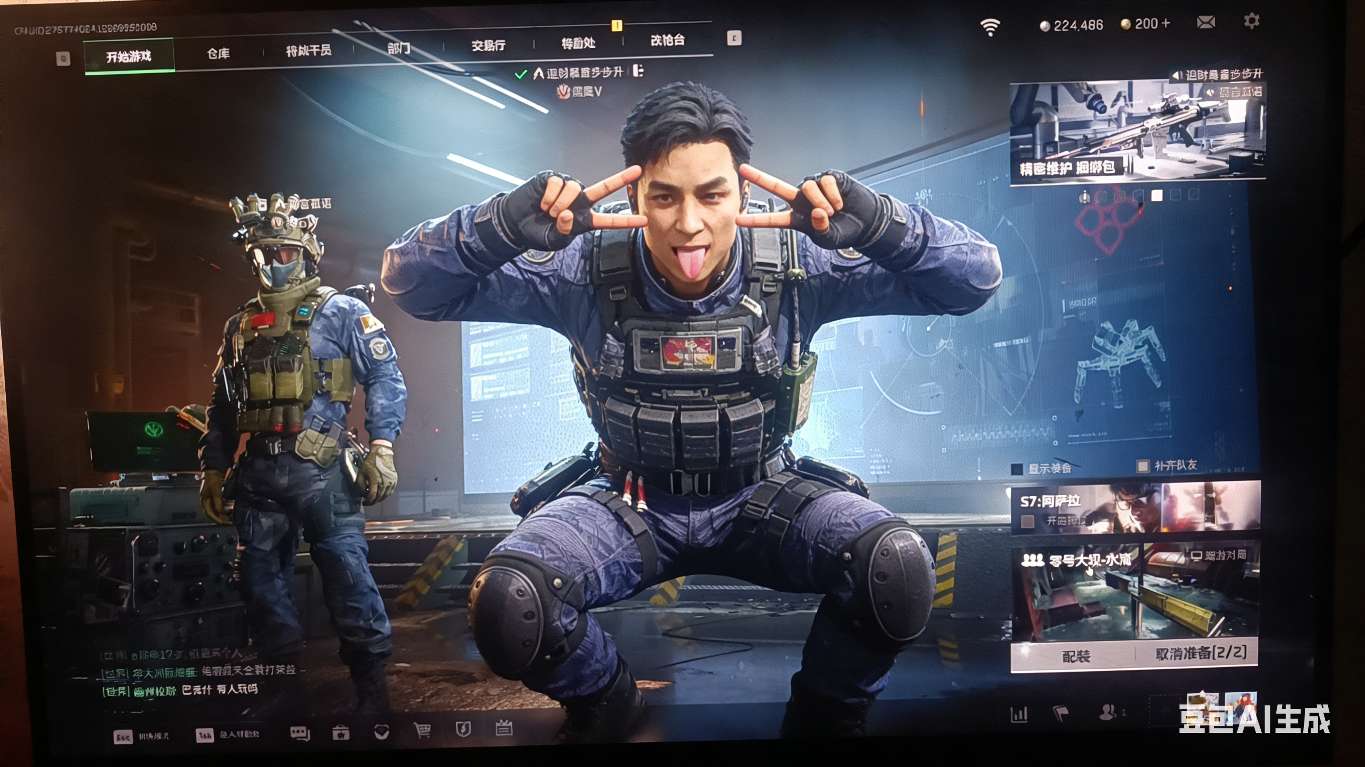Open the calendar events icon
Screen dimensions: 1365x767
pyautogui.click(x=504, y=728)
